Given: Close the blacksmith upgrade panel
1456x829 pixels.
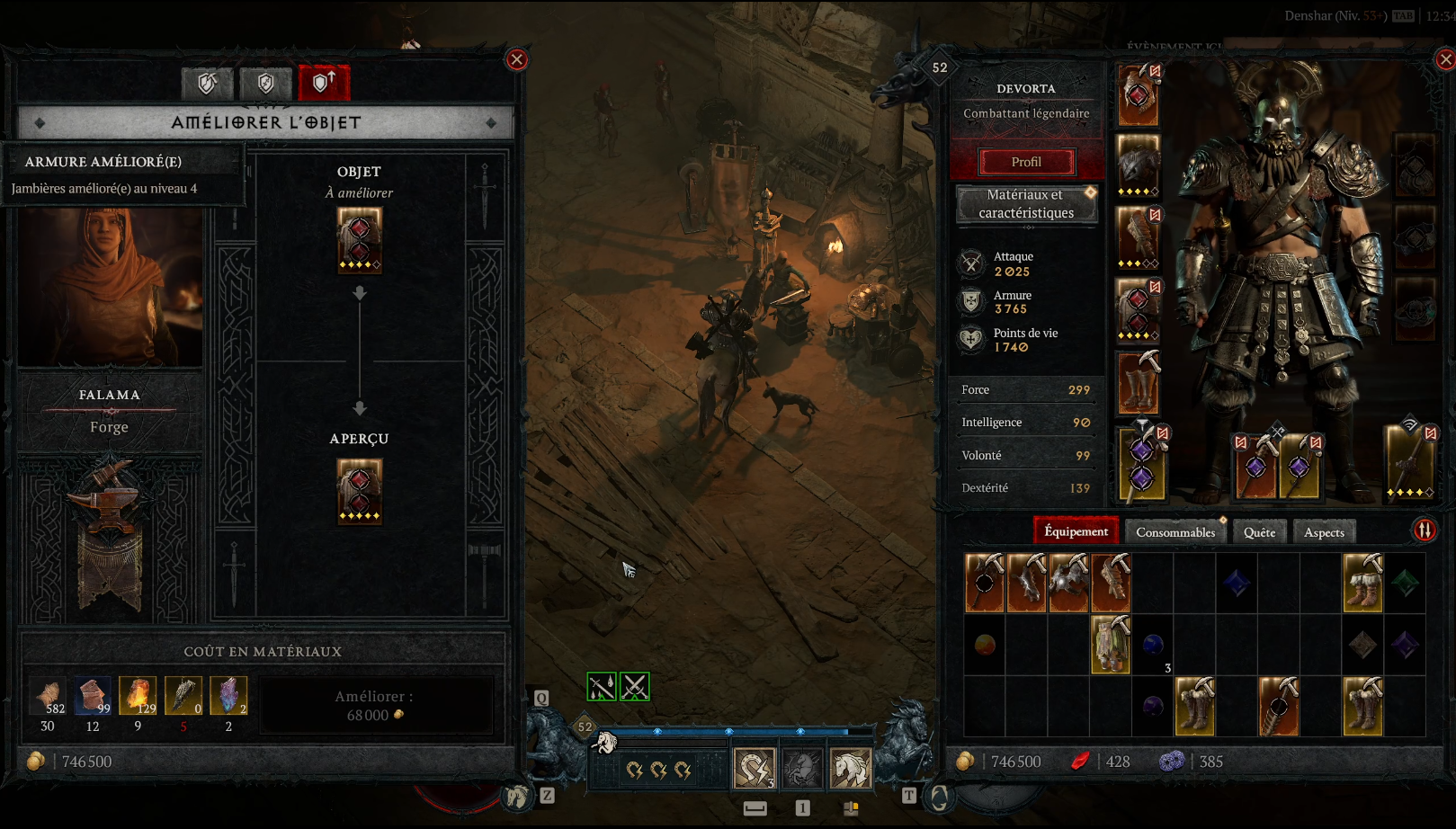Looking at the screenshot, I should click(x=516, y=60).
